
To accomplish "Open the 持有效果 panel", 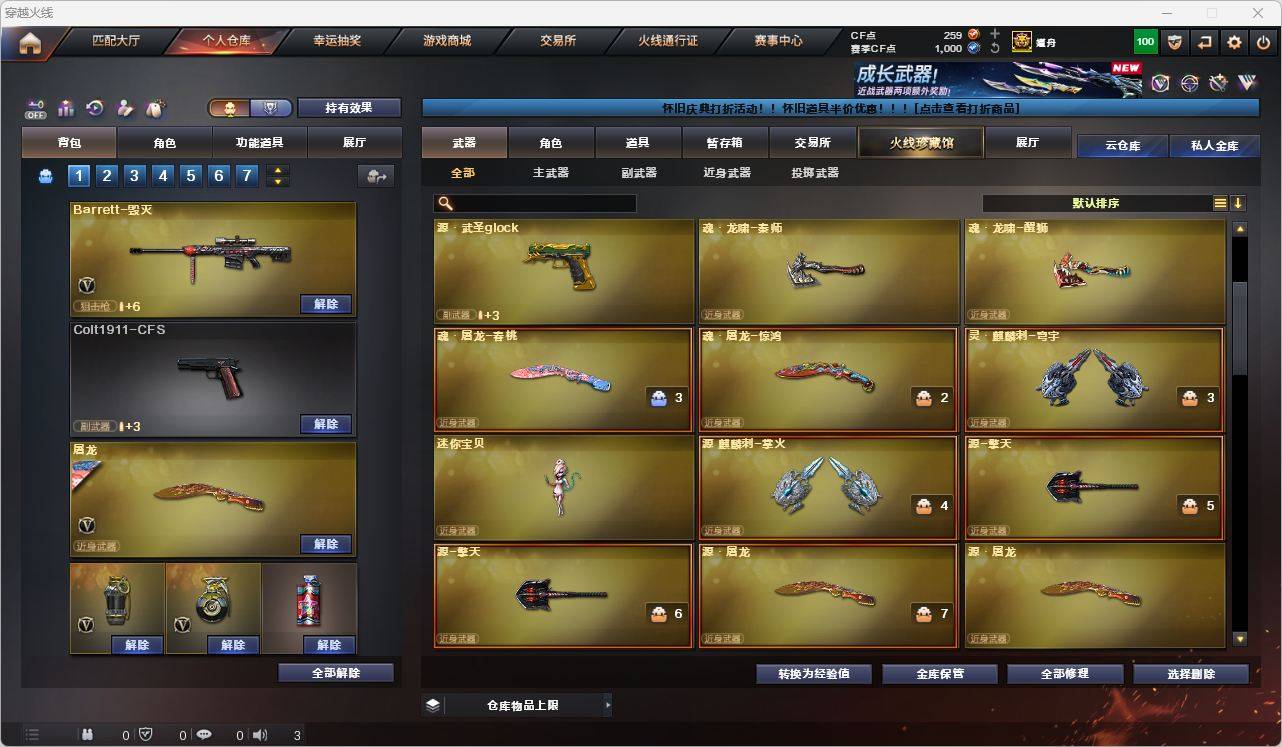I will coord(348,107).
